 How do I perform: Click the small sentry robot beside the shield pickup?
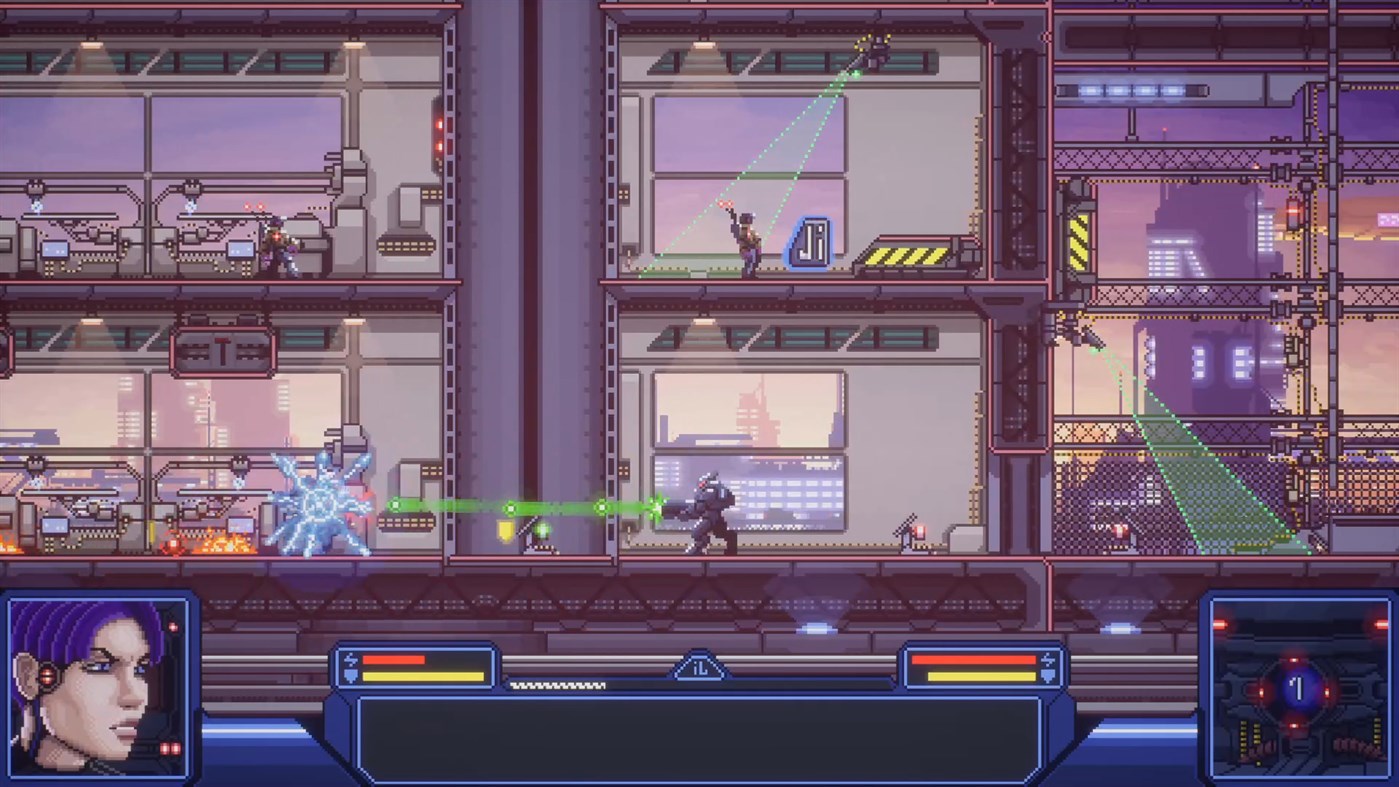(541, 532)
